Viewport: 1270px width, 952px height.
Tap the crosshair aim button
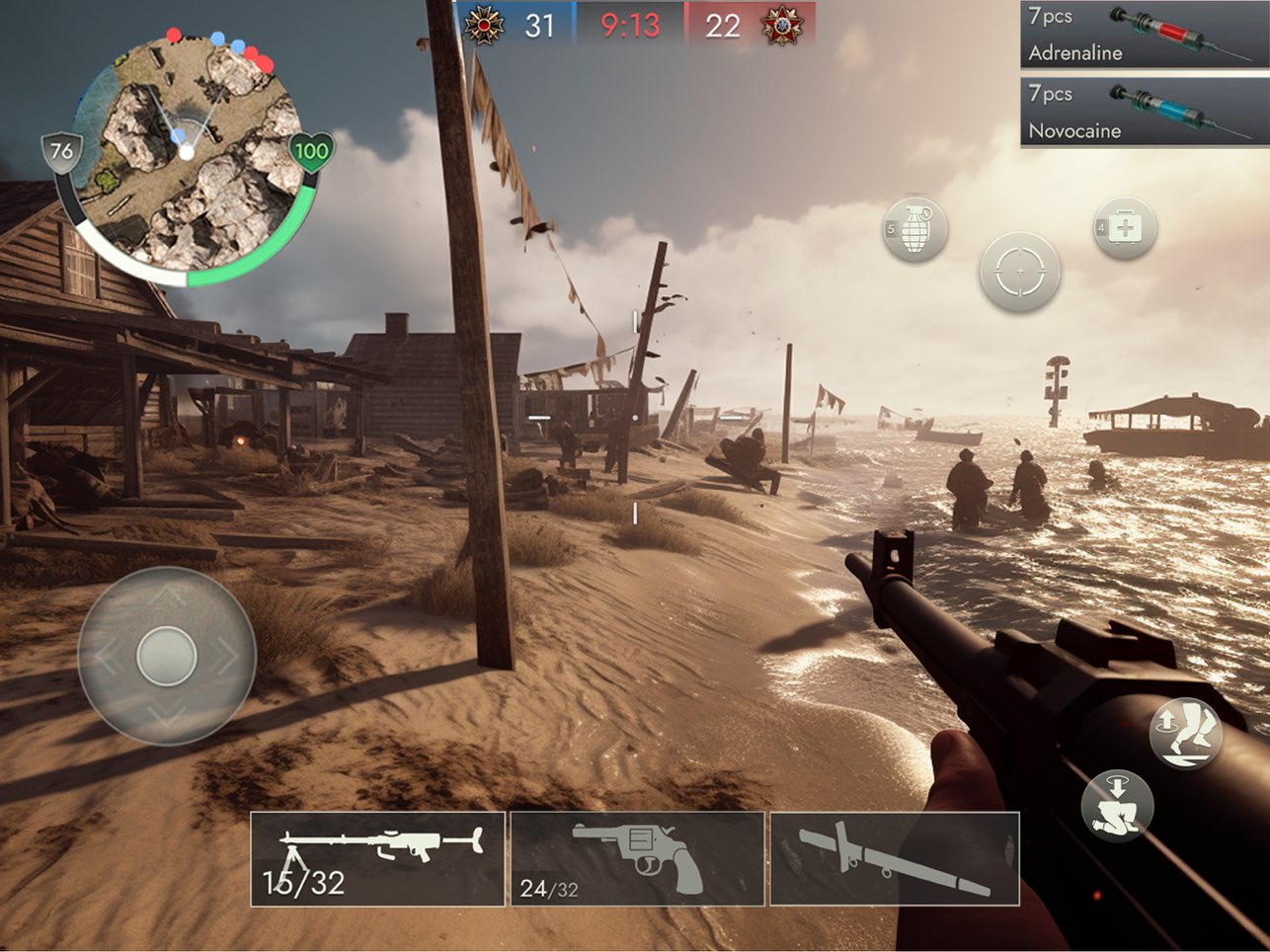1019,272
